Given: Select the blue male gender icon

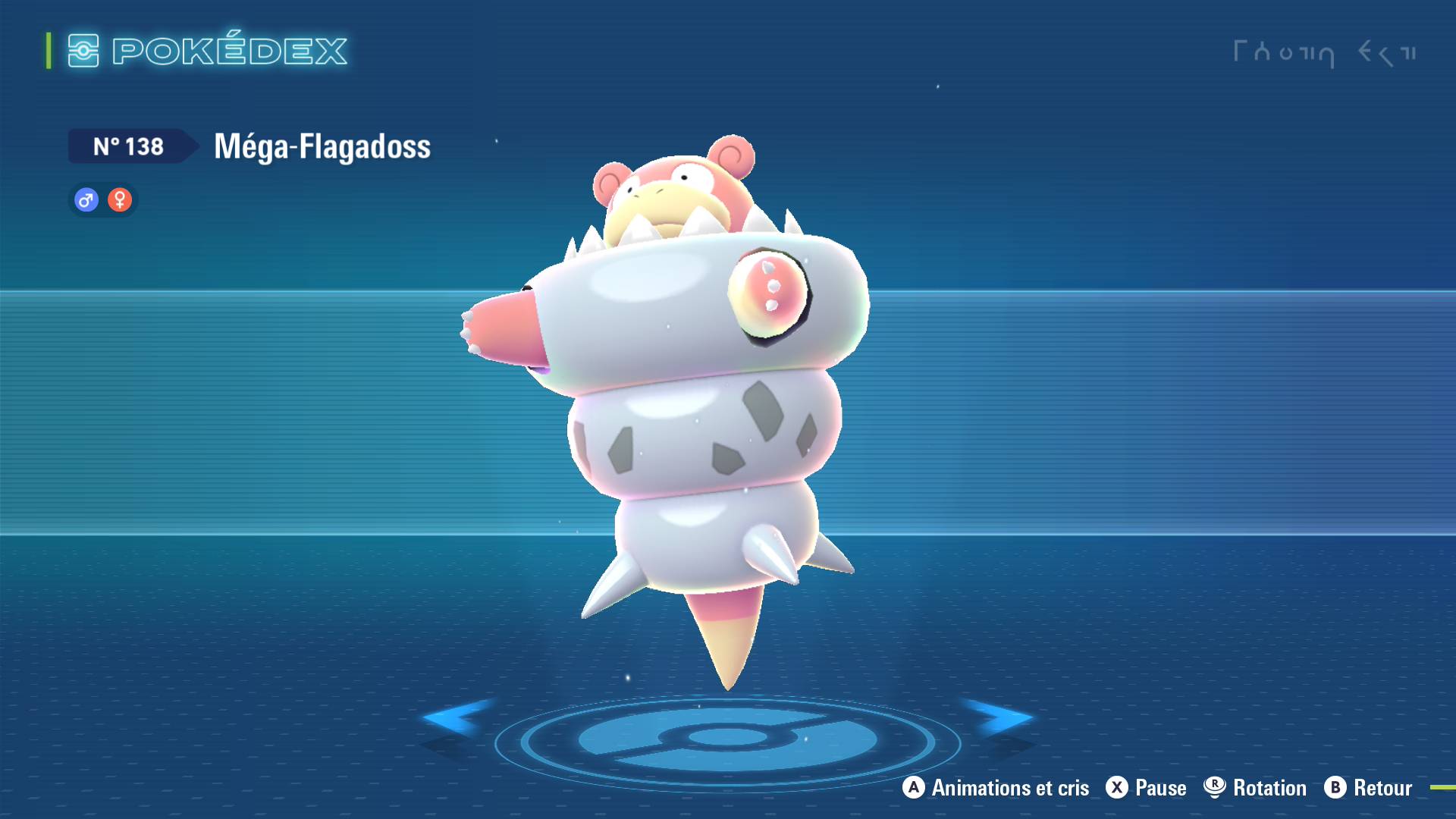Looking at the screenshot, I should (86, 200).
